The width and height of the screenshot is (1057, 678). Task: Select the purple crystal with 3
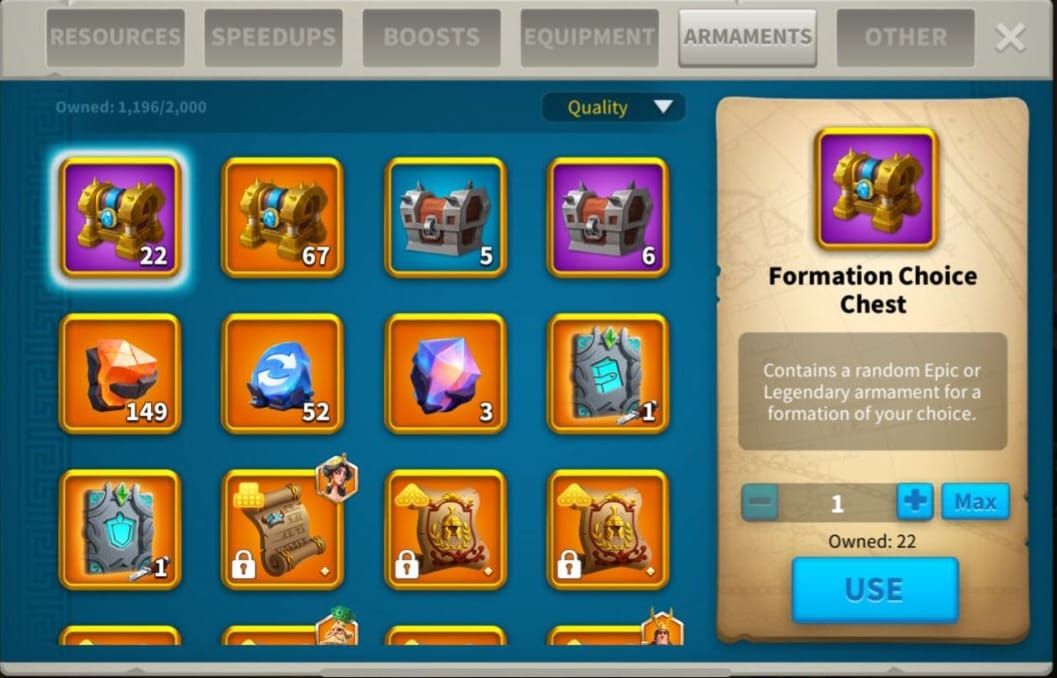pos(445,373)
